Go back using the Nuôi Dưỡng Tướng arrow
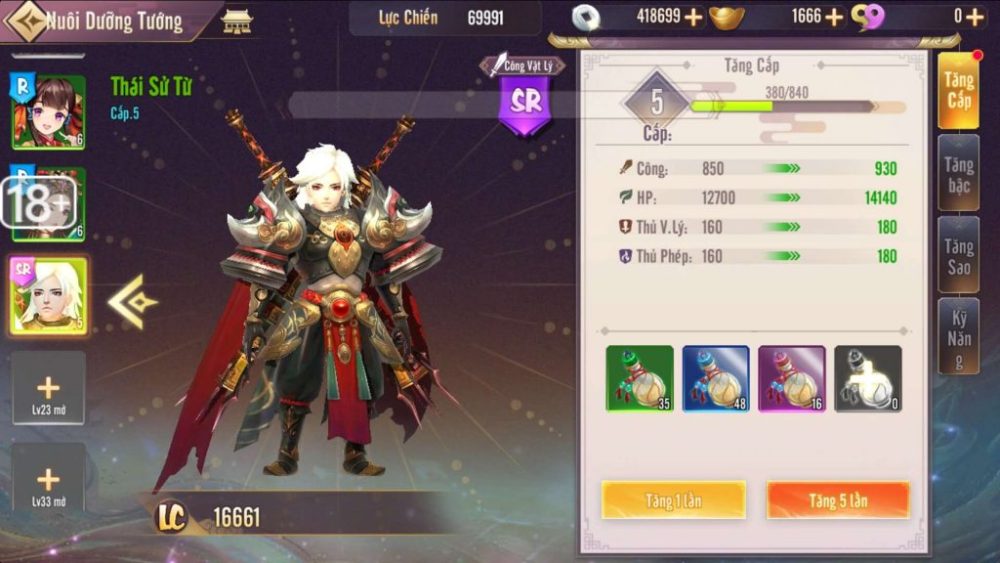 pyautogui.click(x=27, y=20)
